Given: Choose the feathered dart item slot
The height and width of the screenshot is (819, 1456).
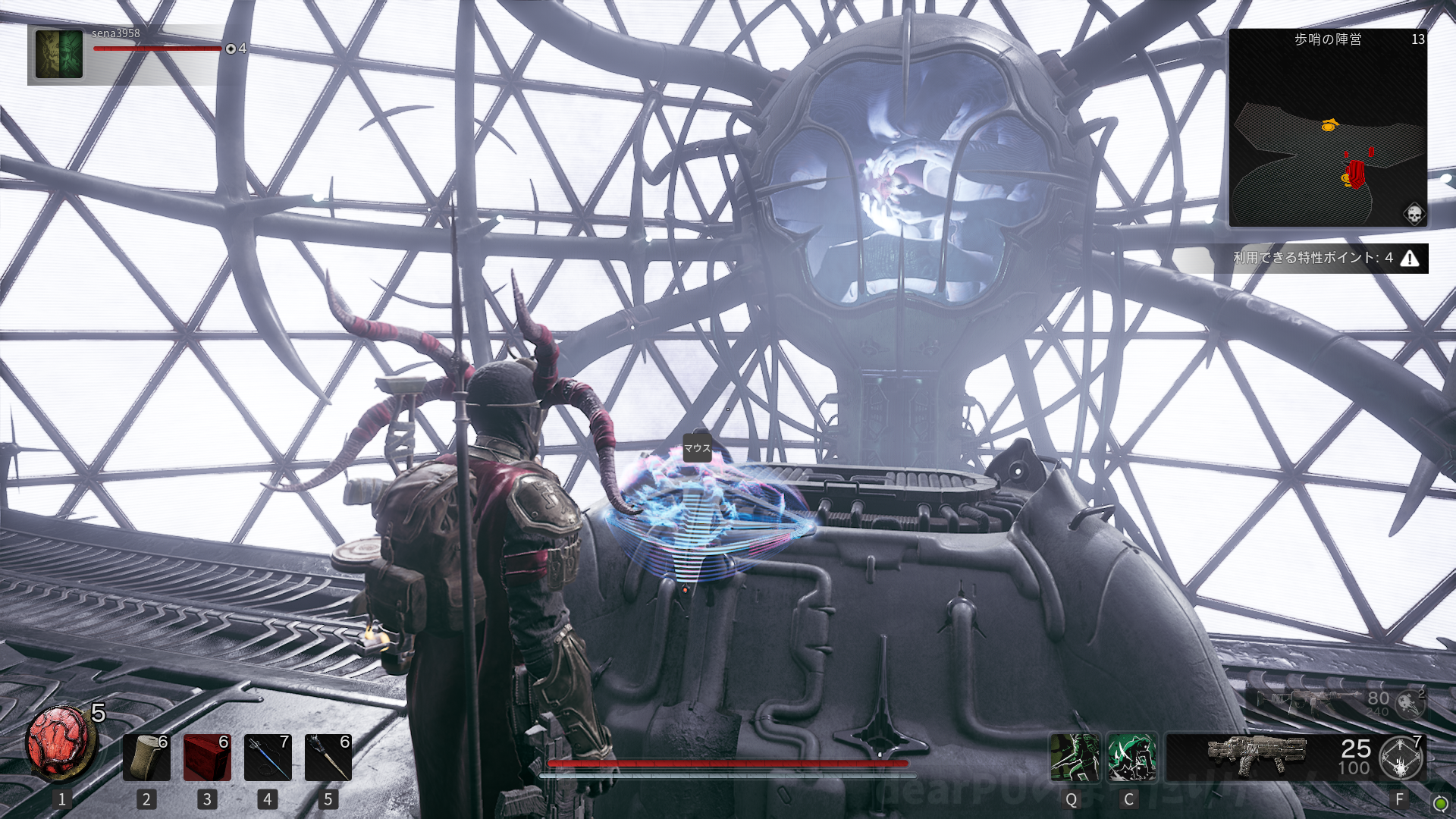Looking at the screenshot, I should pyautogui.click(x=328, y=757).
